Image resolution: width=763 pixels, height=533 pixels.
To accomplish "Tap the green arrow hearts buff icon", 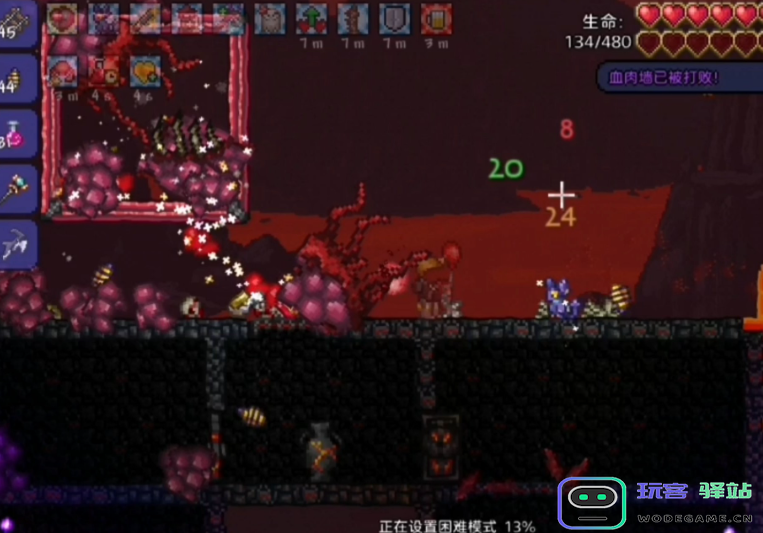I will point(311,18).
